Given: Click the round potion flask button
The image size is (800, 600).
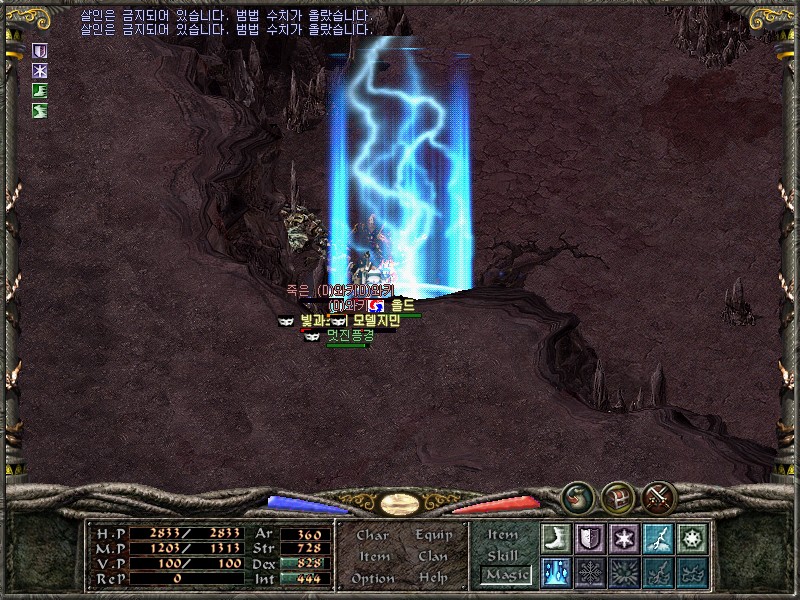Looking at the screenshot, I should 577,496.
